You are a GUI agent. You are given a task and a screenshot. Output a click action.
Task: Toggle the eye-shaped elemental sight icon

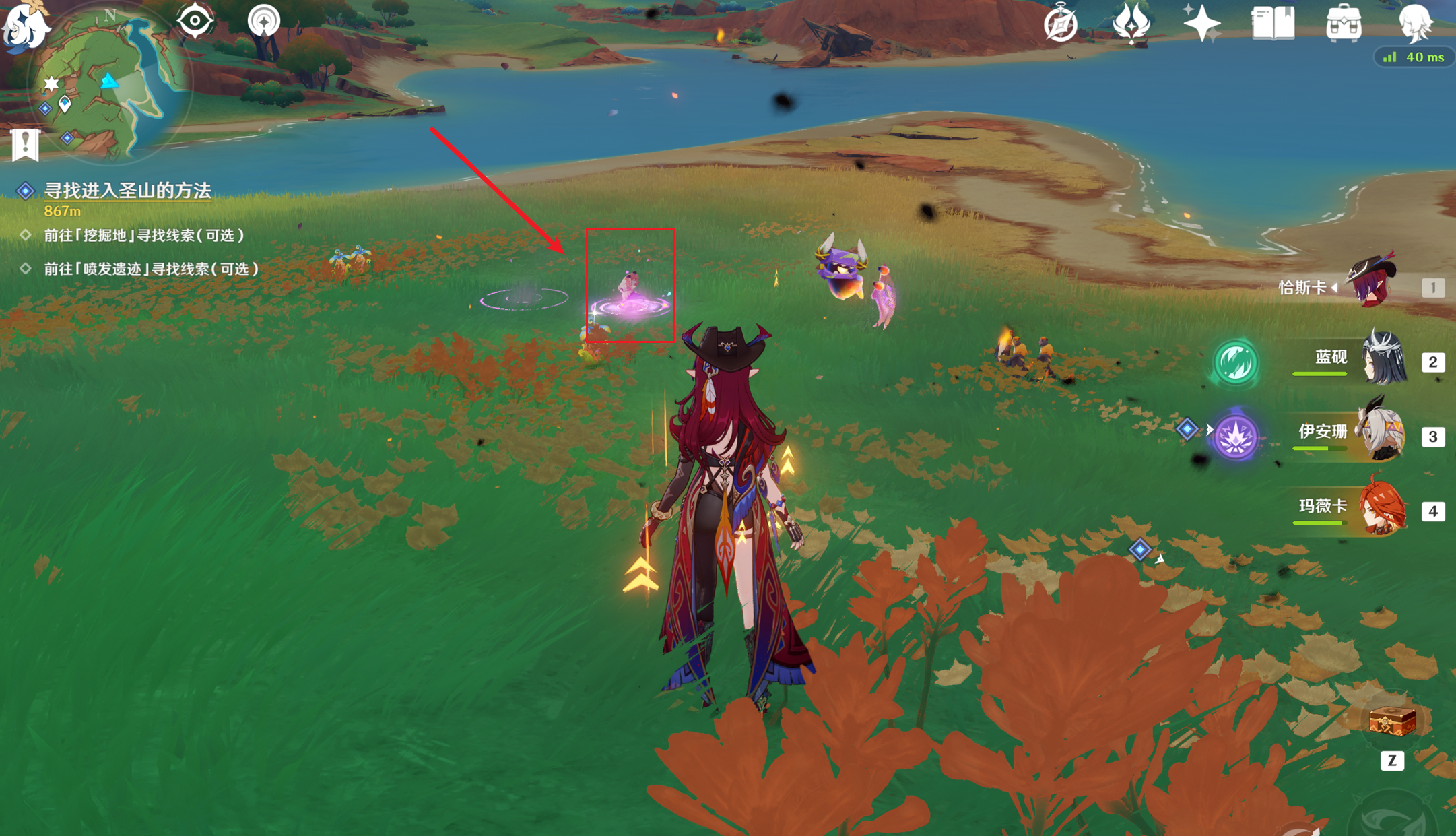195,22
